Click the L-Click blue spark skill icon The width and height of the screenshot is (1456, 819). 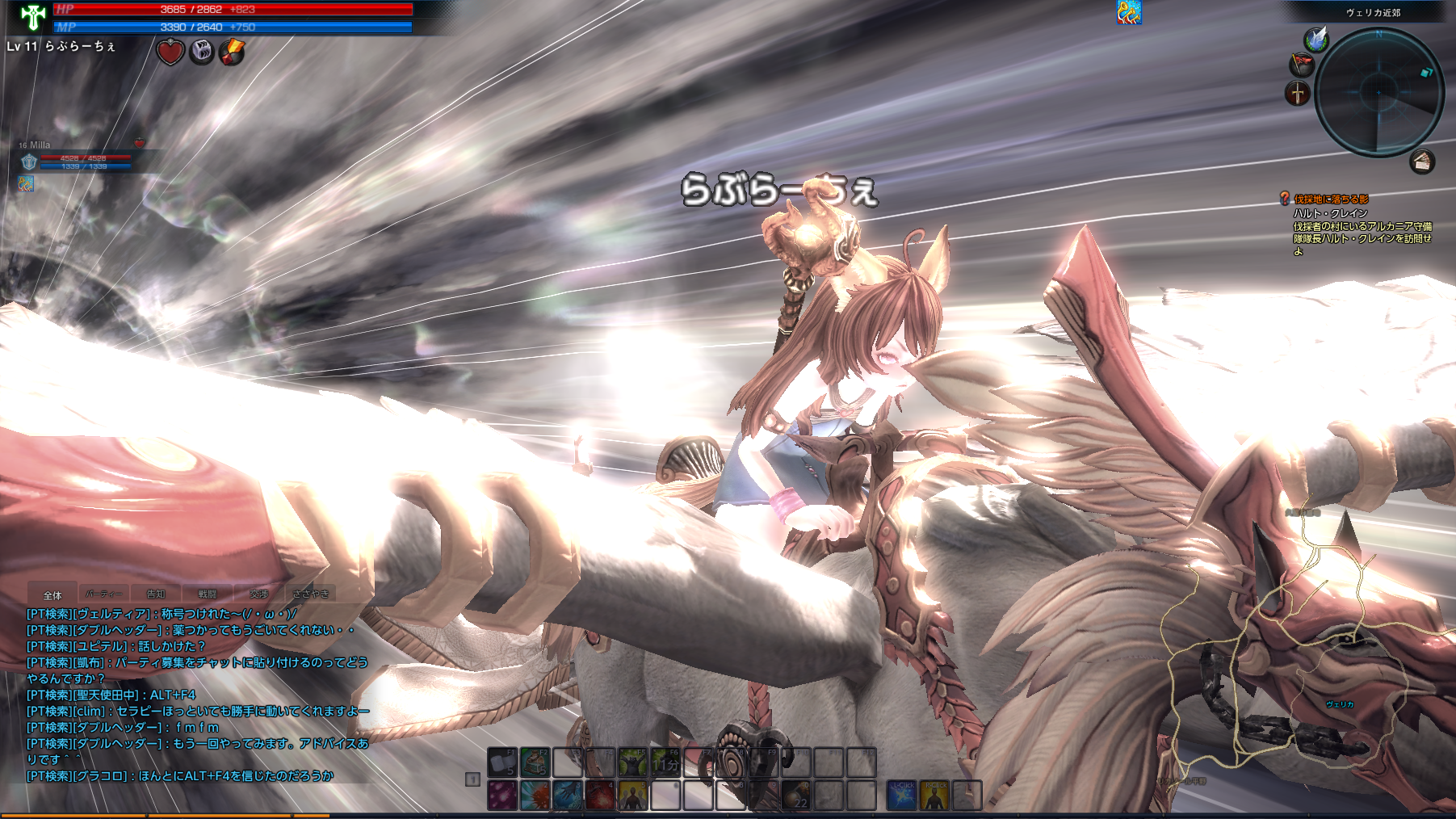901,796
